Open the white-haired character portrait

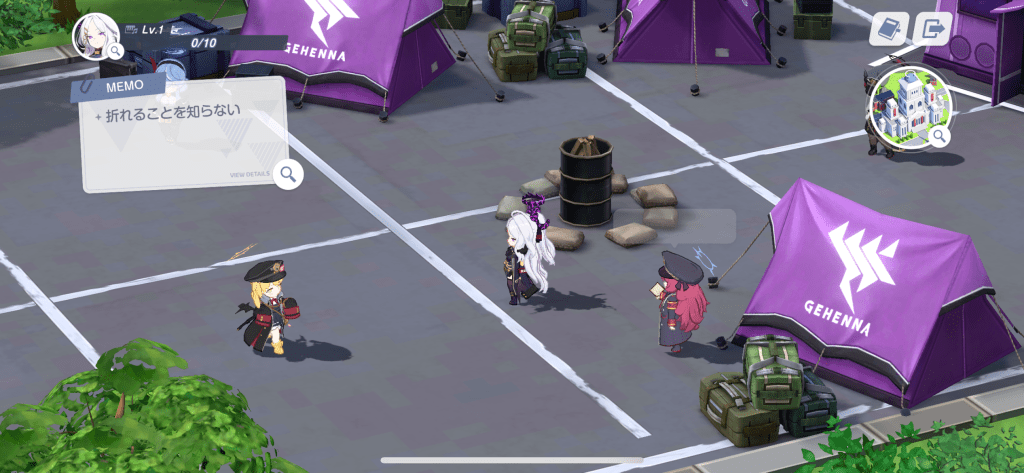96,36
